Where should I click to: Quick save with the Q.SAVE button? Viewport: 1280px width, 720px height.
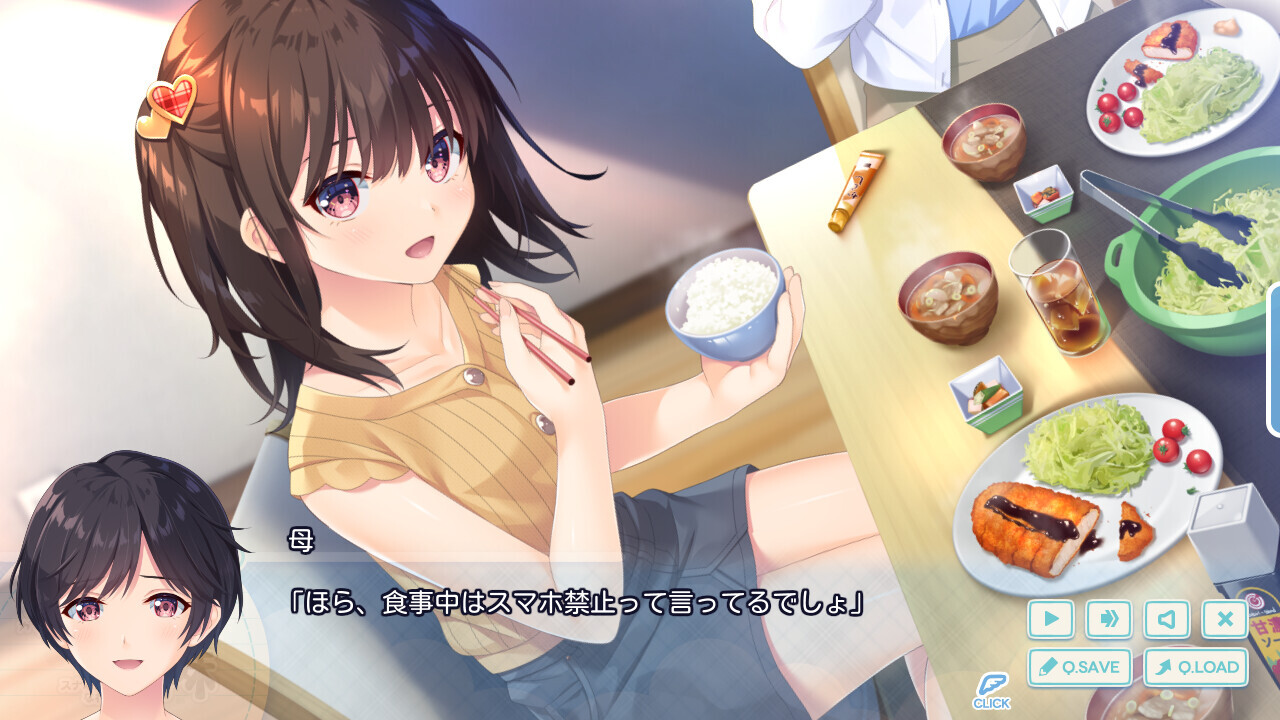pos(1080,667)
